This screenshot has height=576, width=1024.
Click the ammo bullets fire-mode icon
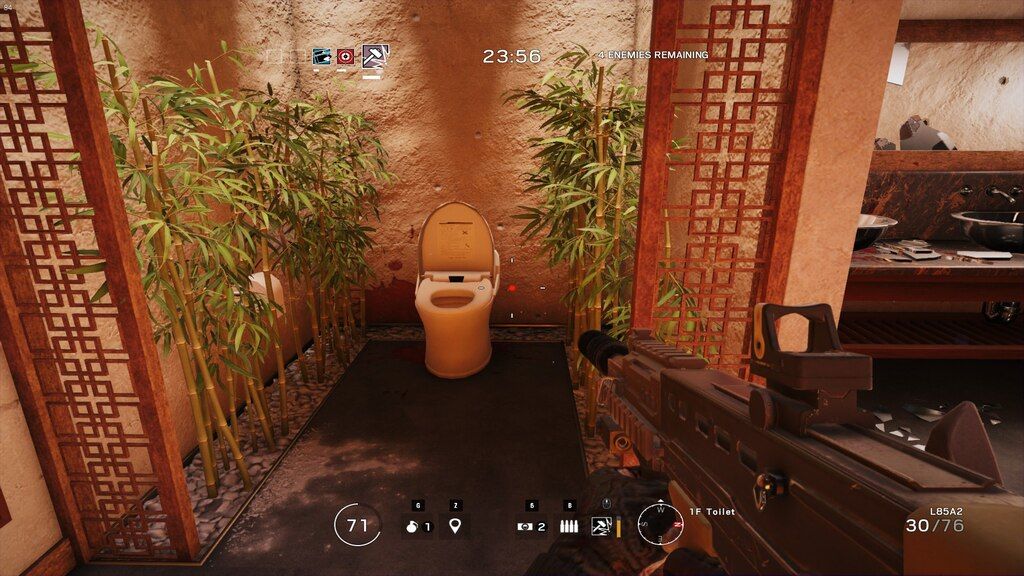click(569, 526)
